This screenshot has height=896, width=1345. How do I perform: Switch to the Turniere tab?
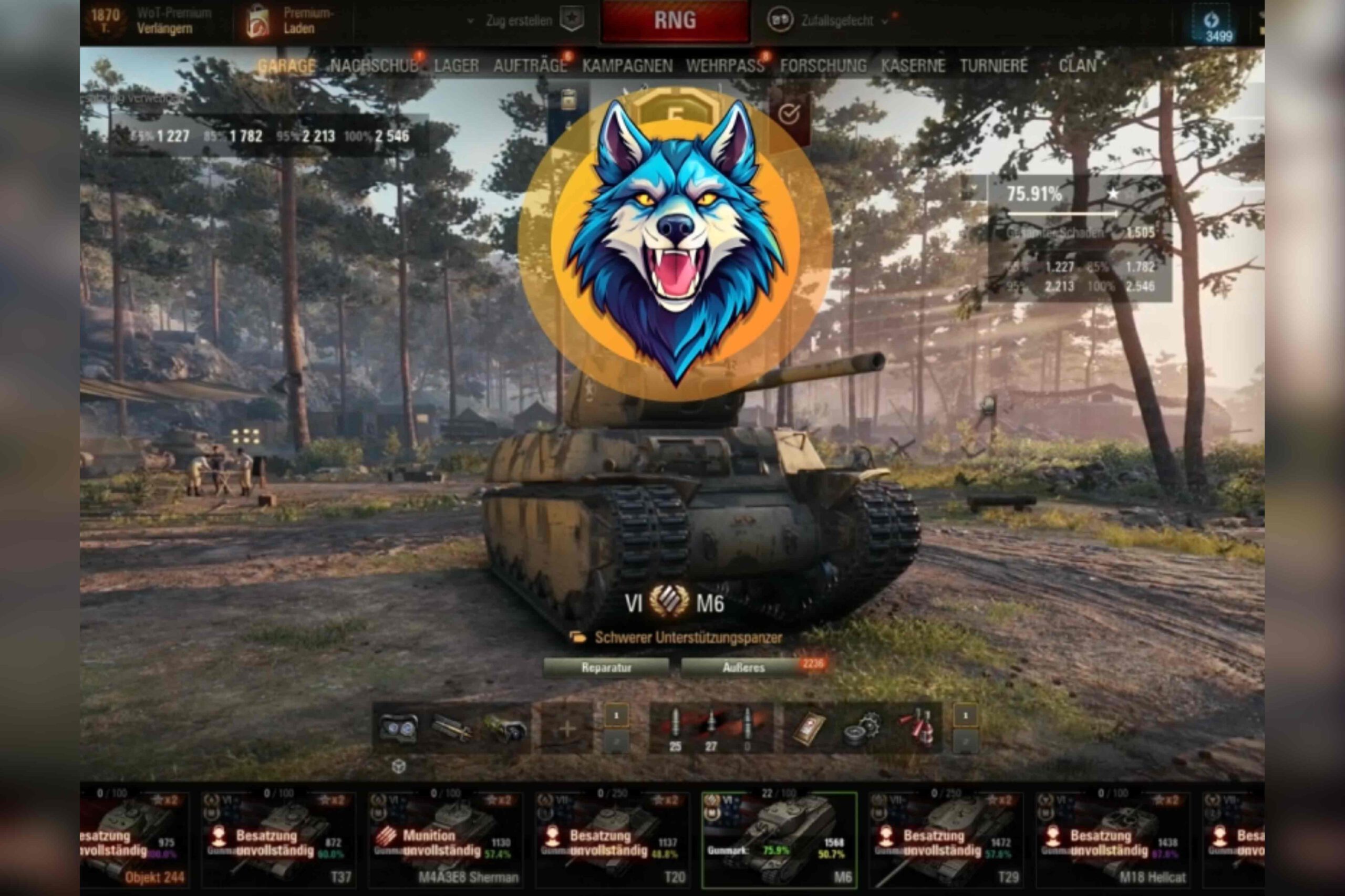tap(994, 66)
